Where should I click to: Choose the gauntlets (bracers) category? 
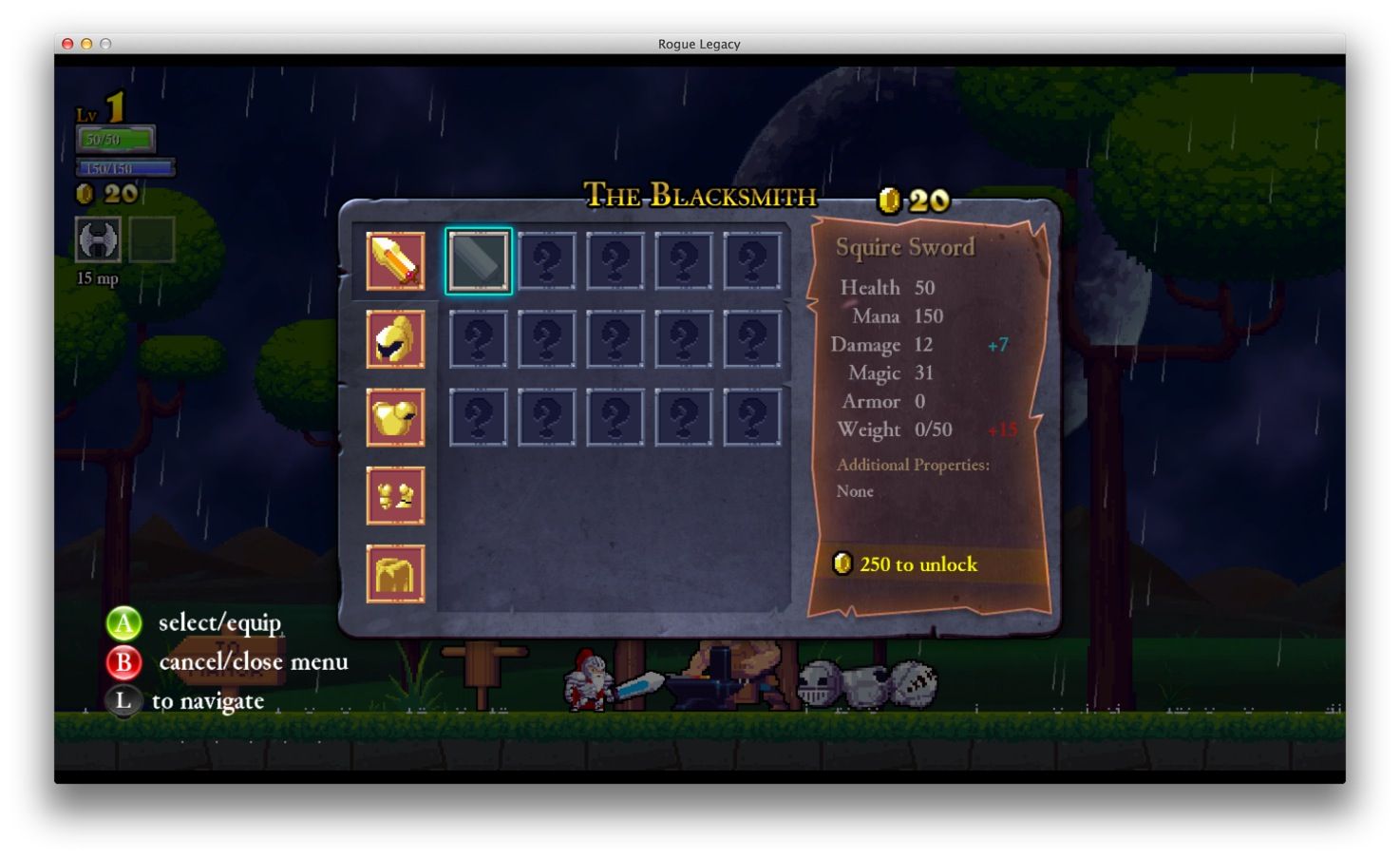395,495
